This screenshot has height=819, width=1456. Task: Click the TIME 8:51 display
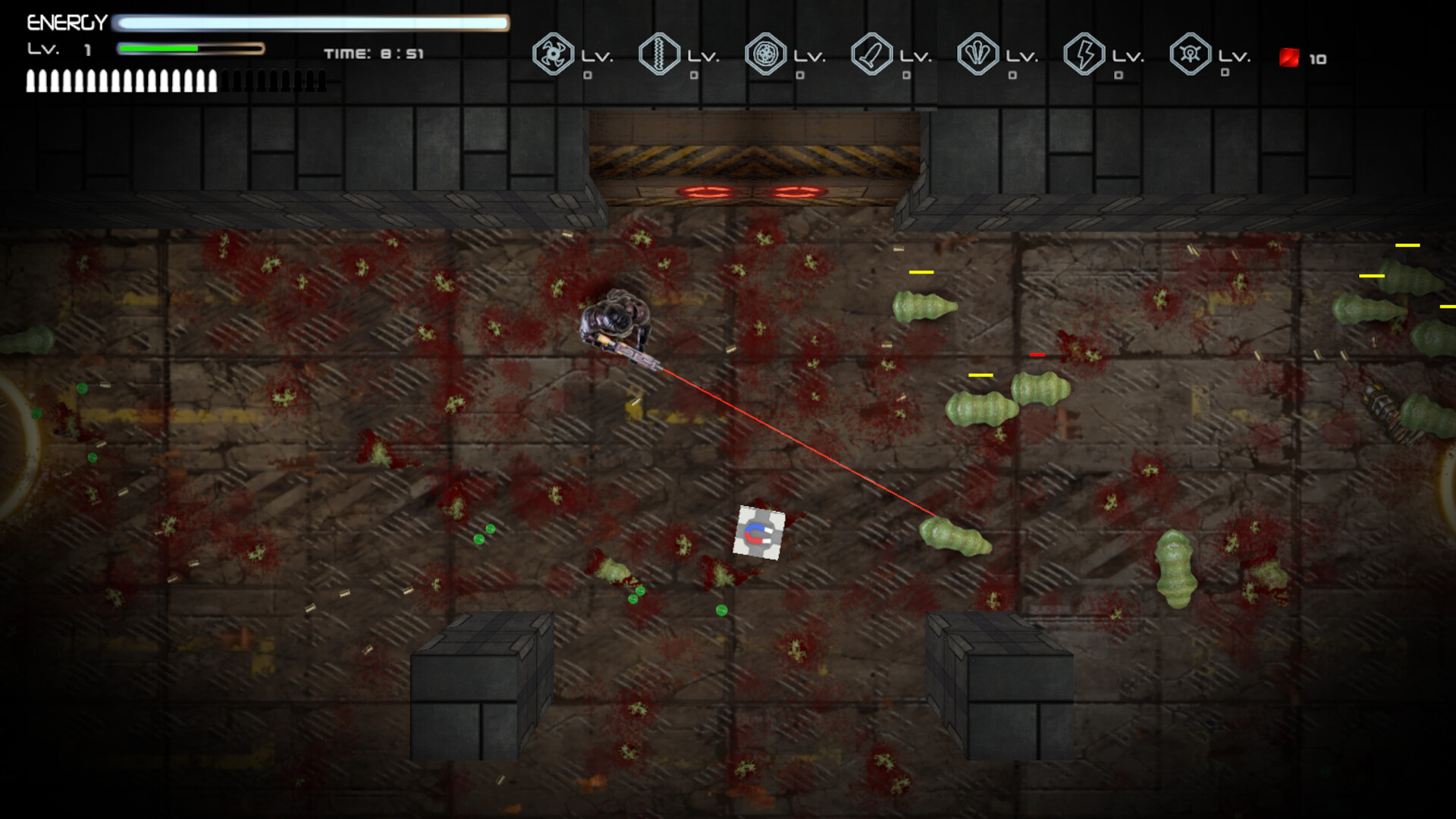point(373,53)
